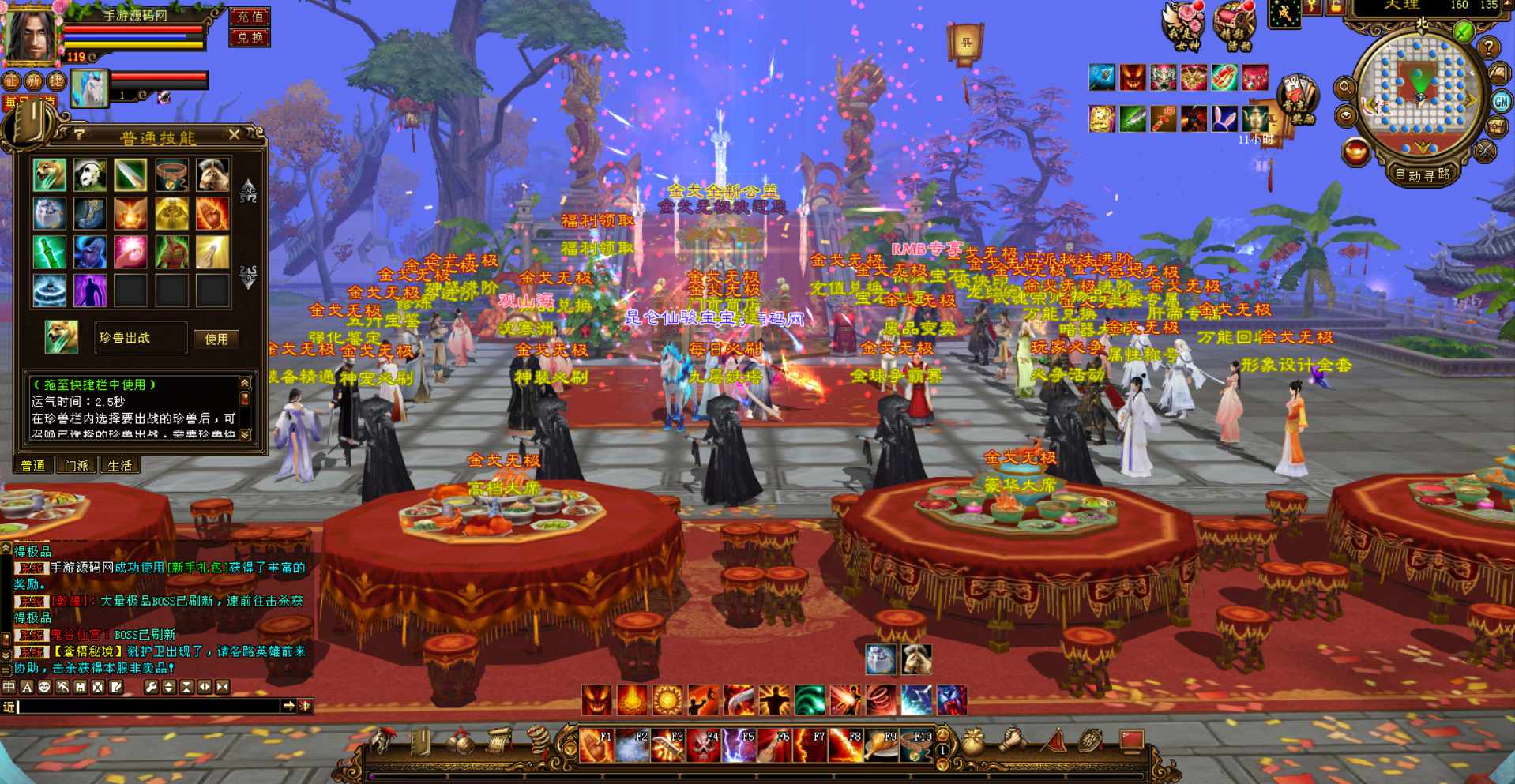1515x784 pixels.
Task: Select the panda skill icon
Action: click(x=90, y=175)
